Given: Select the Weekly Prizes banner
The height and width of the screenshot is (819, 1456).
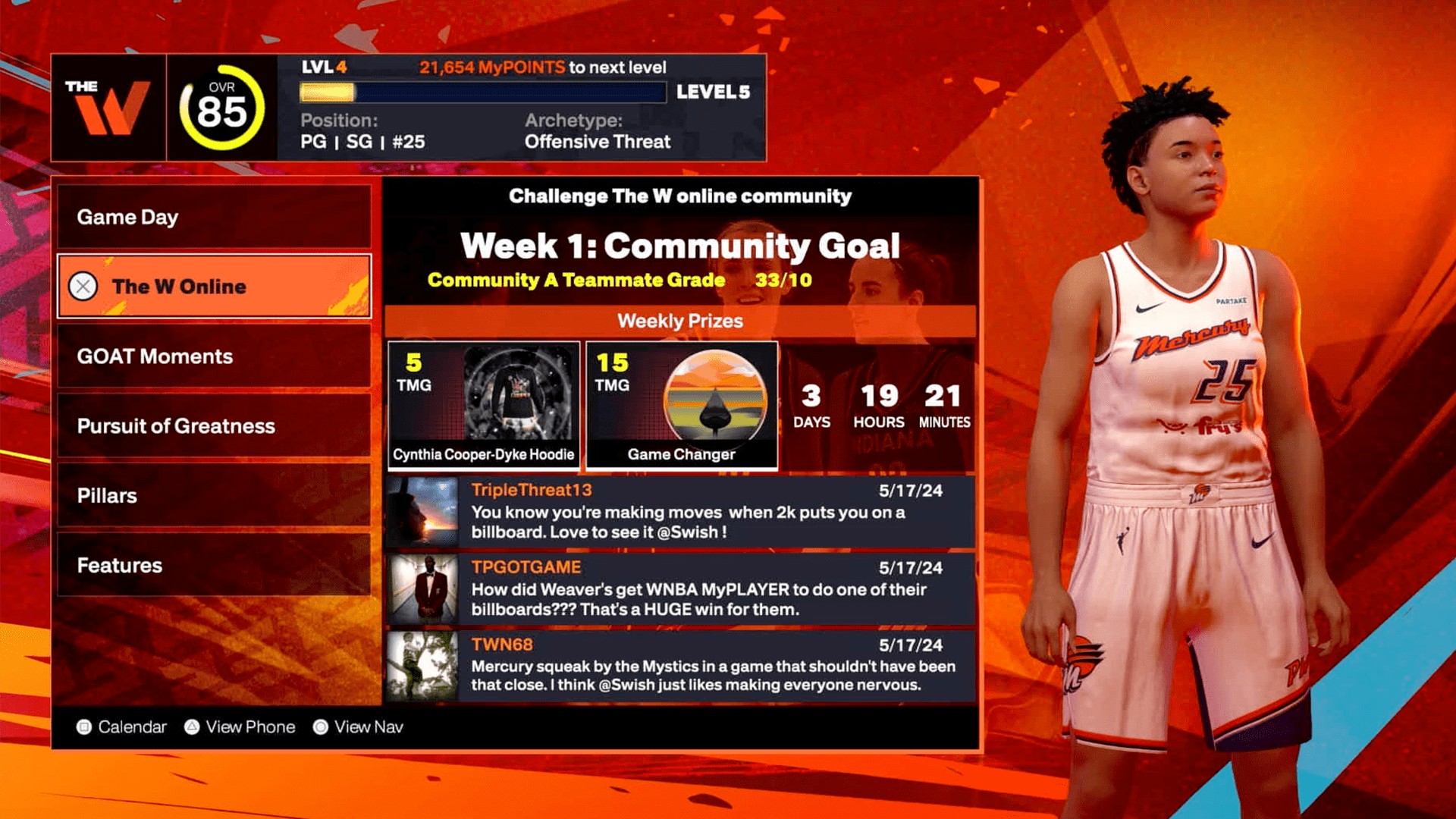Looking at the screenshot, I should 680,321.
